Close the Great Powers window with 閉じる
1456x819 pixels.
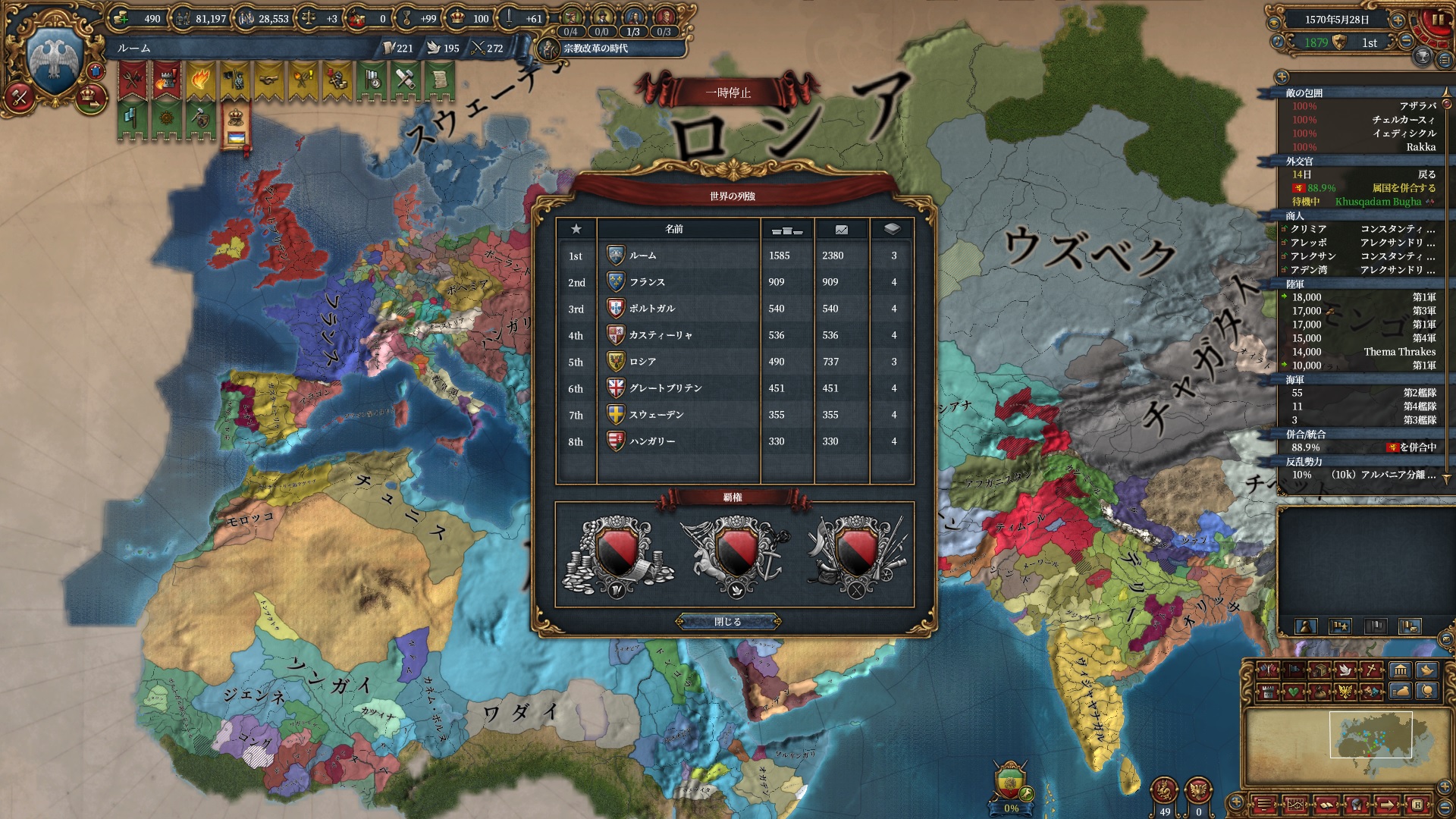coord(728,622)
